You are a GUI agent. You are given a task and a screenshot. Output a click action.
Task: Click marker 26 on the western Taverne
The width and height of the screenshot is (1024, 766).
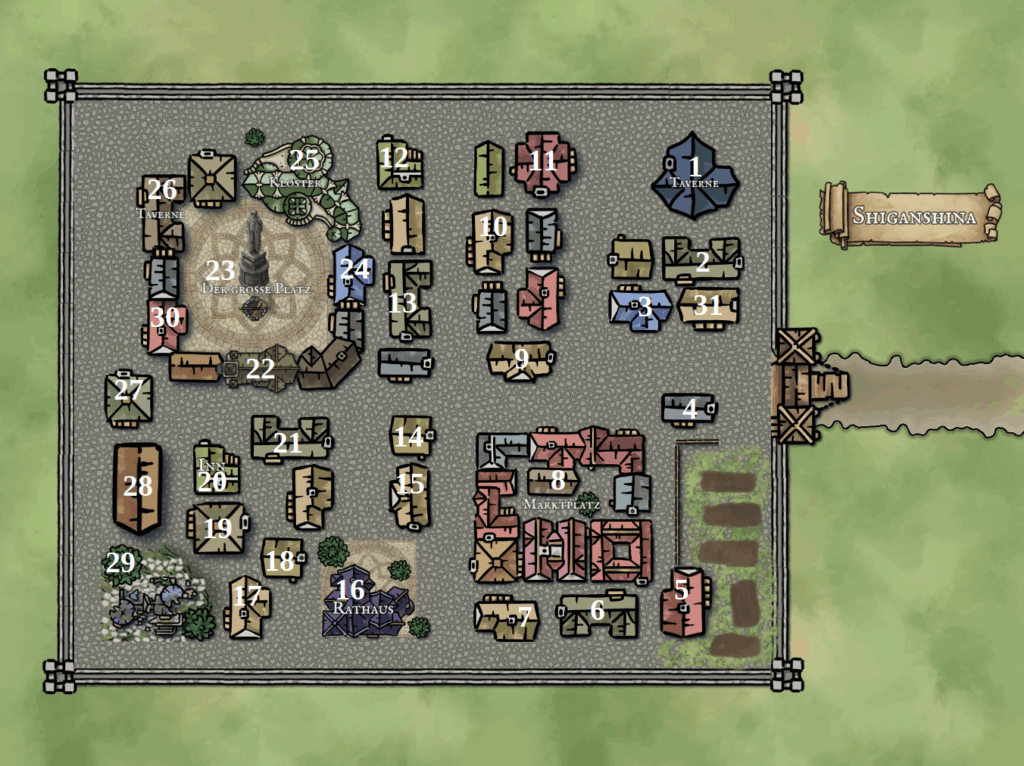(x=162, y=190)
